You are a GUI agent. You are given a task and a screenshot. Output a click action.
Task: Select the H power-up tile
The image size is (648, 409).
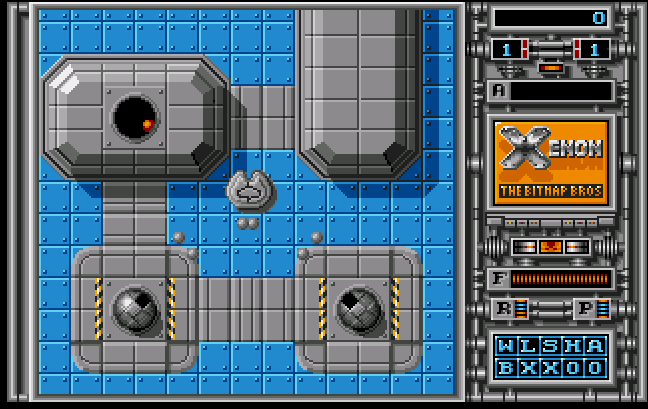(573, 346)
